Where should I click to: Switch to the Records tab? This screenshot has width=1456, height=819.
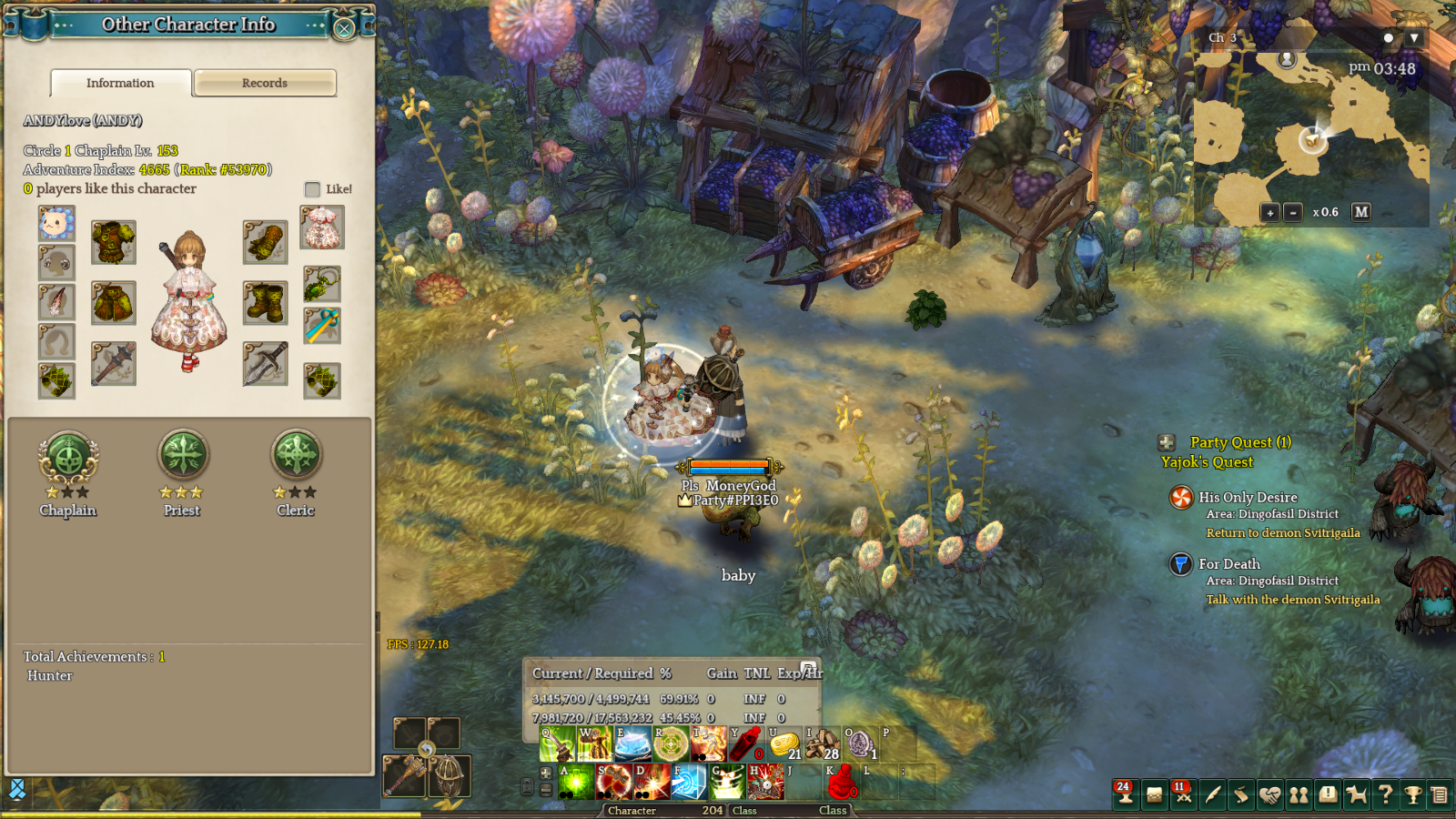(x=265, y=83)
